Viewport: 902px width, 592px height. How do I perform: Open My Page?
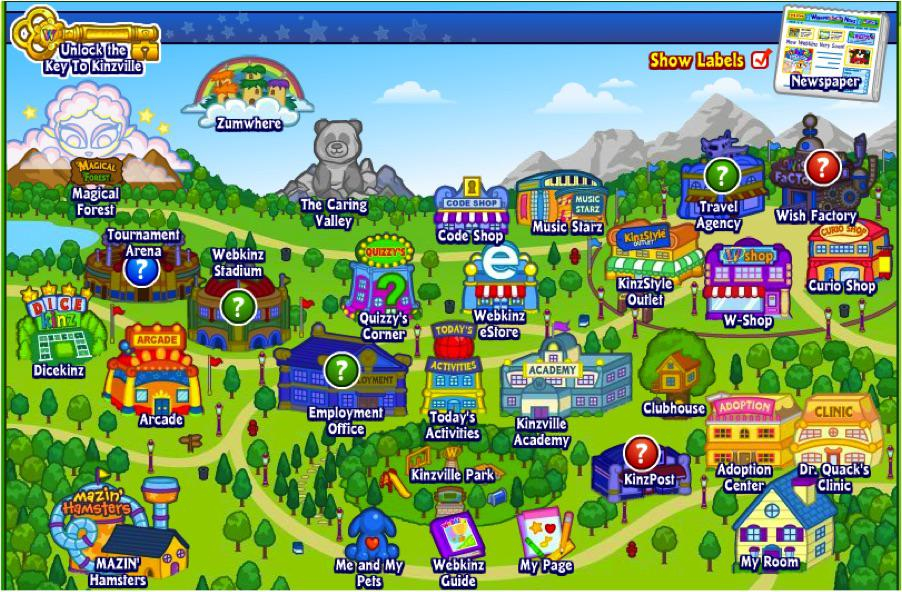click(545, 535)
